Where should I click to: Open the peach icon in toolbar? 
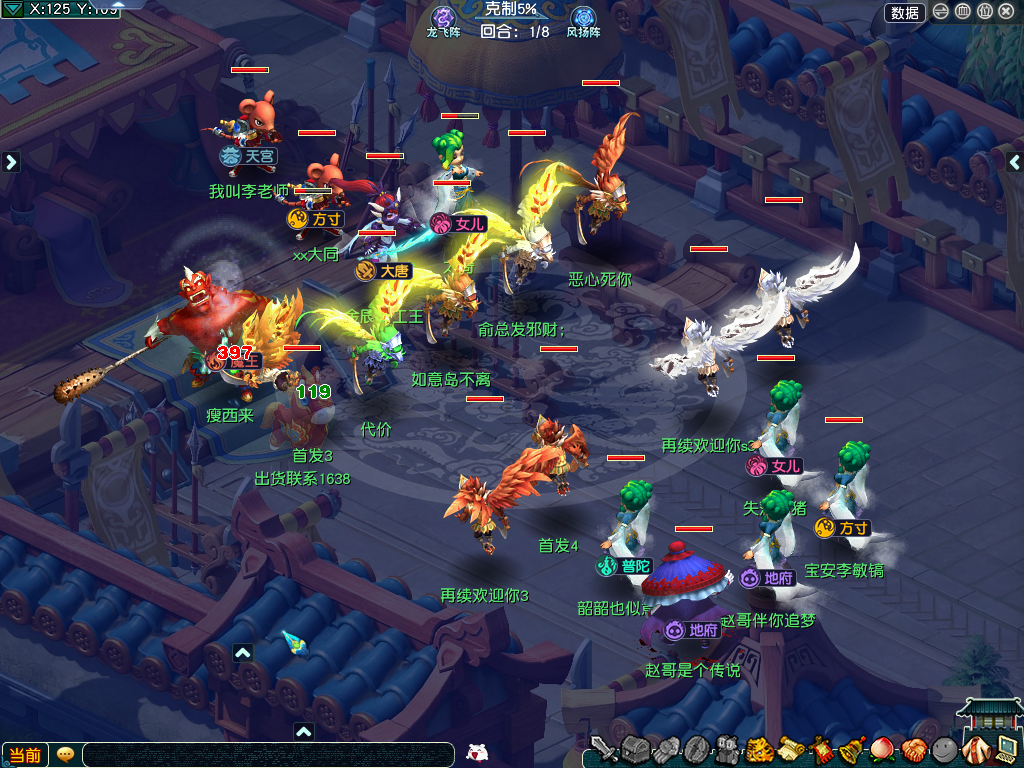click(x=883, y=749)
